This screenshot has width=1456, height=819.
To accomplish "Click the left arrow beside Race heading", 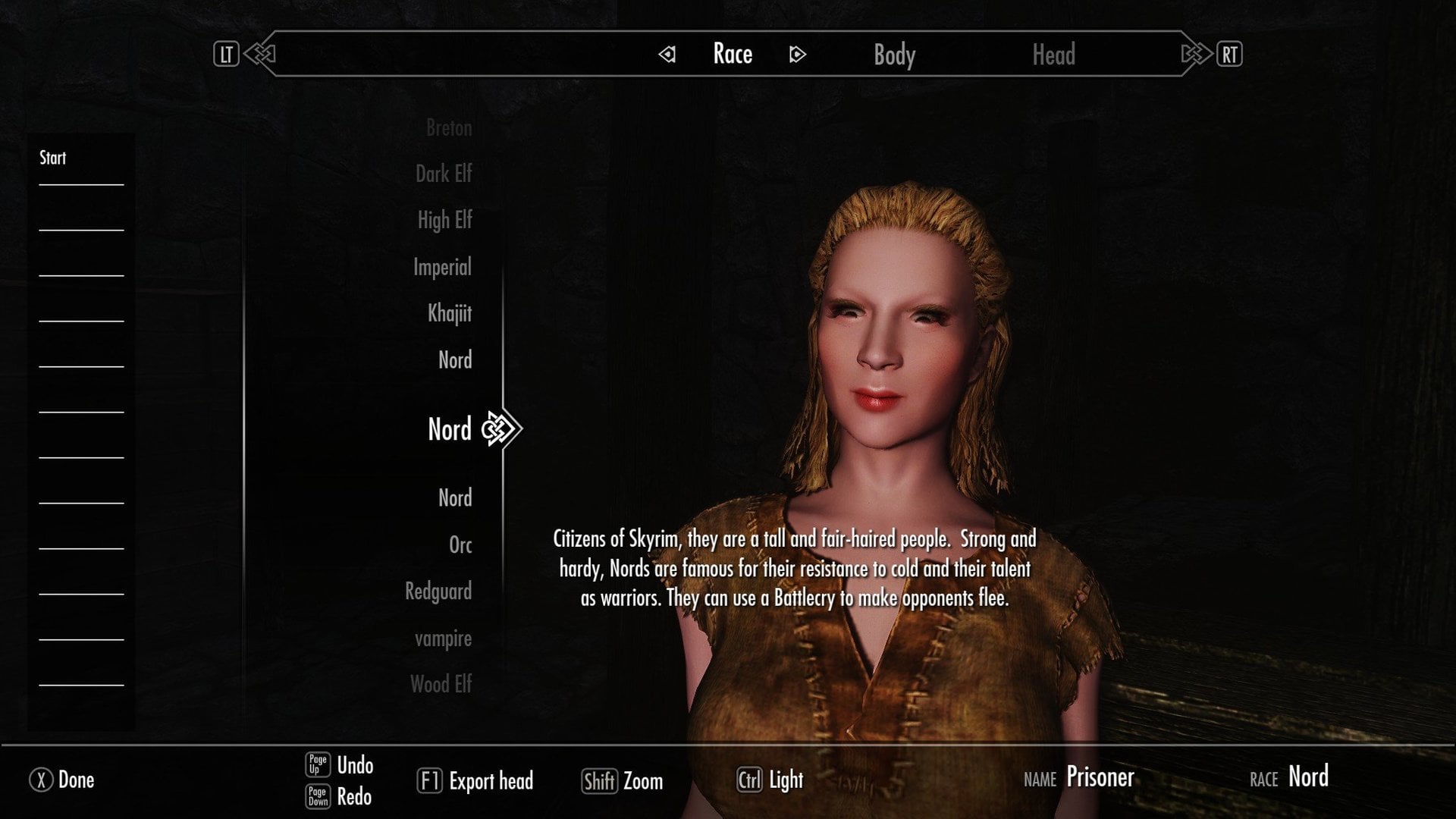I will pos(666,54).
